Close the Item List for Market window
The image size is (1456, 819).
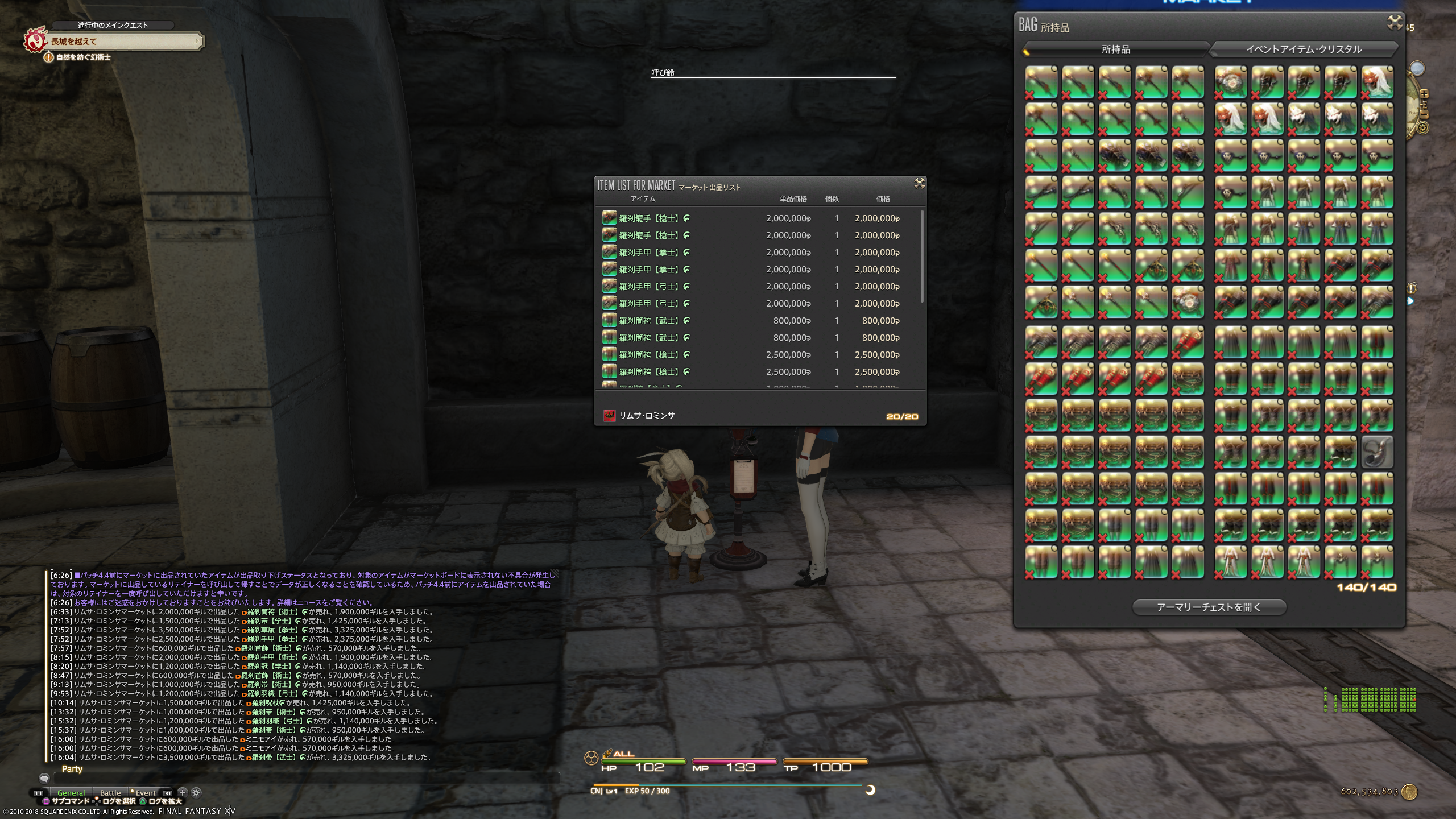919,183
